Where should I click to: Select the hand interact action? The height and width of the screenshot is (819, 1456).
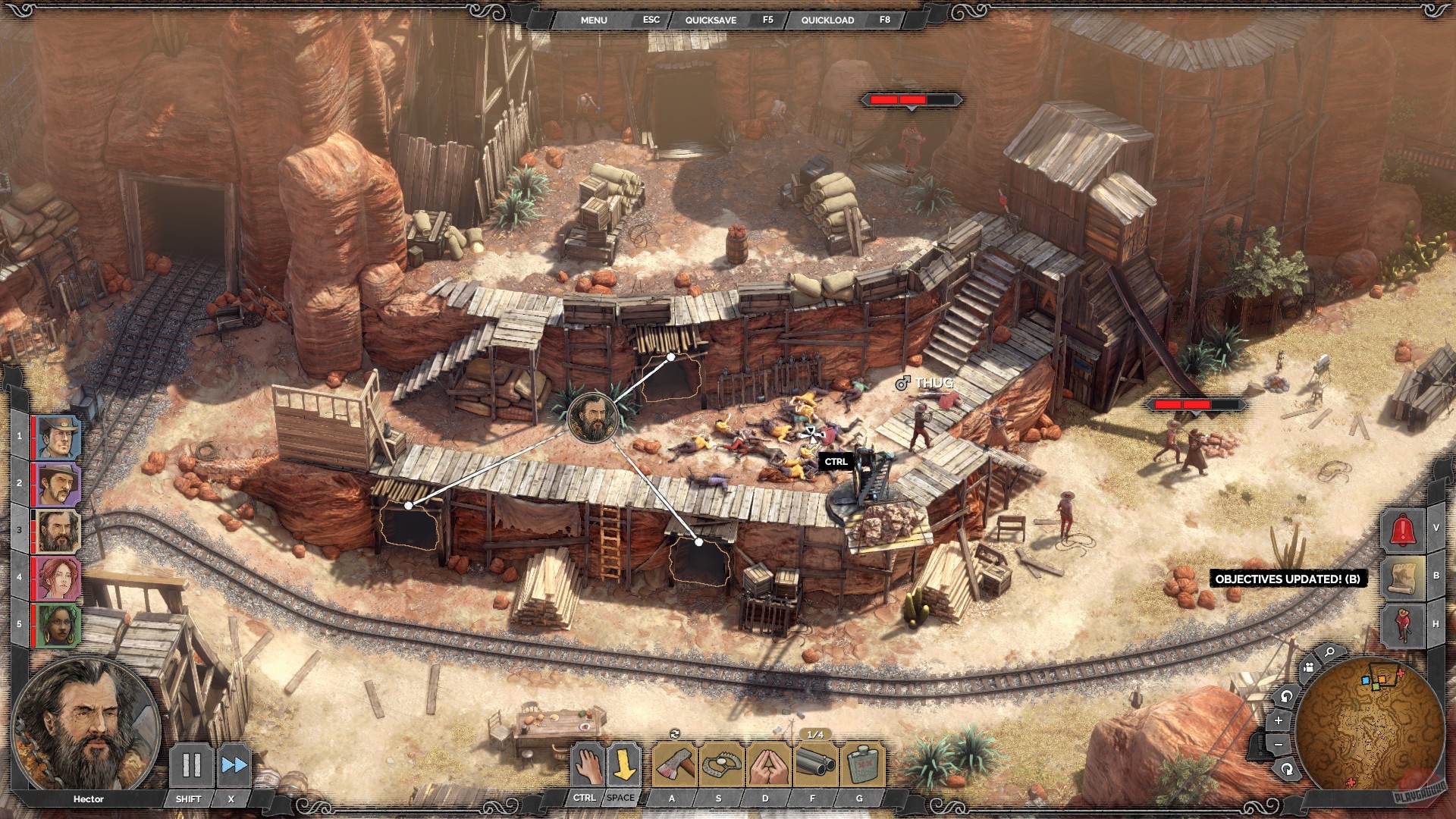[x=586, y=765]
